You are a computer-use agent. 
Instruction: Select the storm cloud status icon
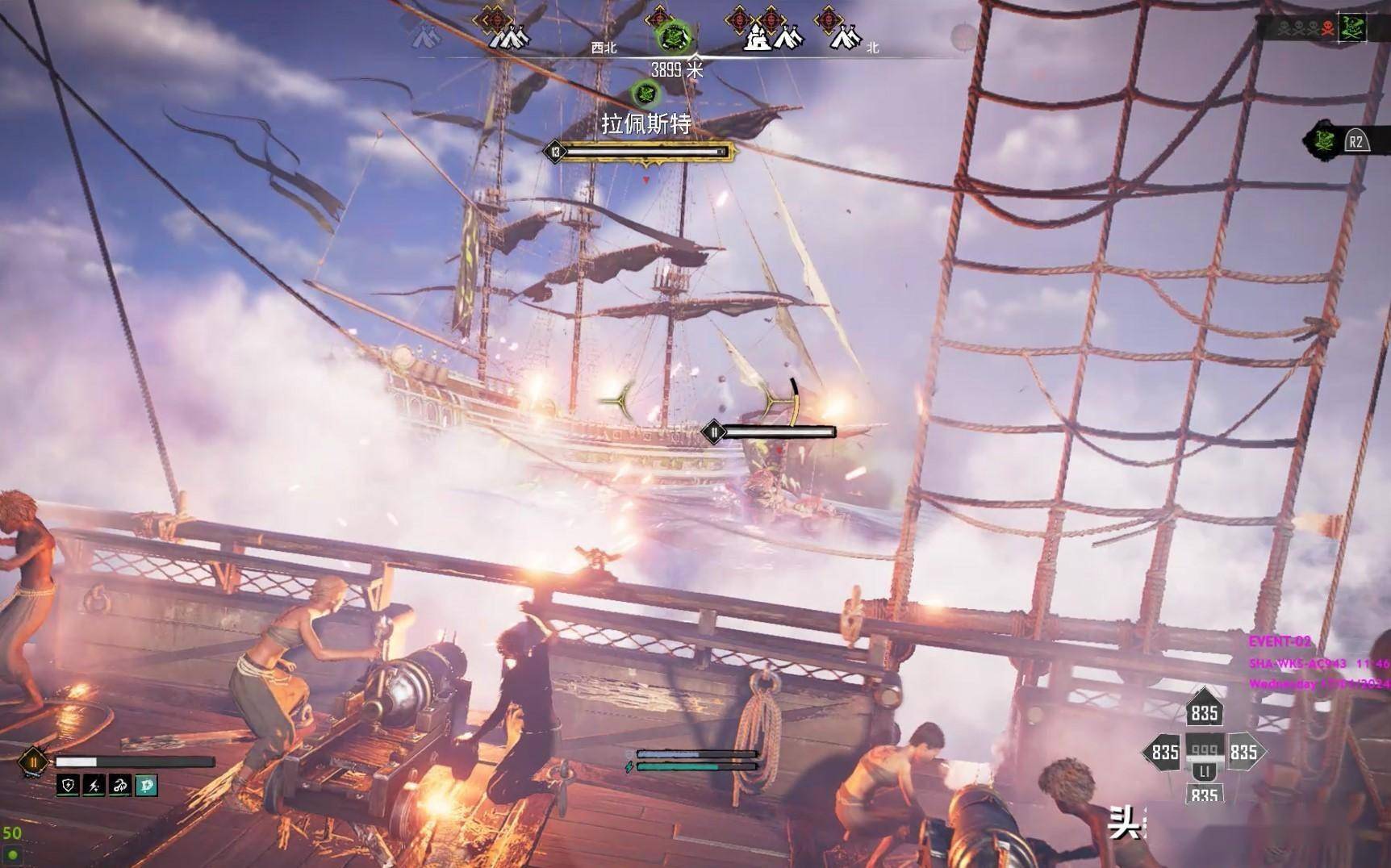click(119, 785)
